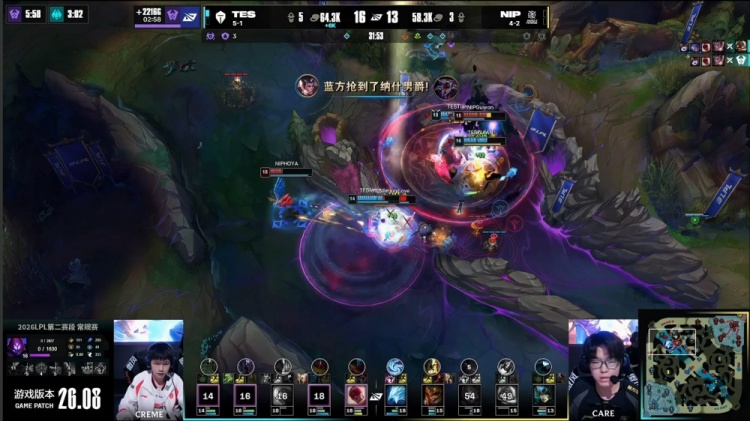Select the NIP team logo on the scoreboard

(532, 16)
